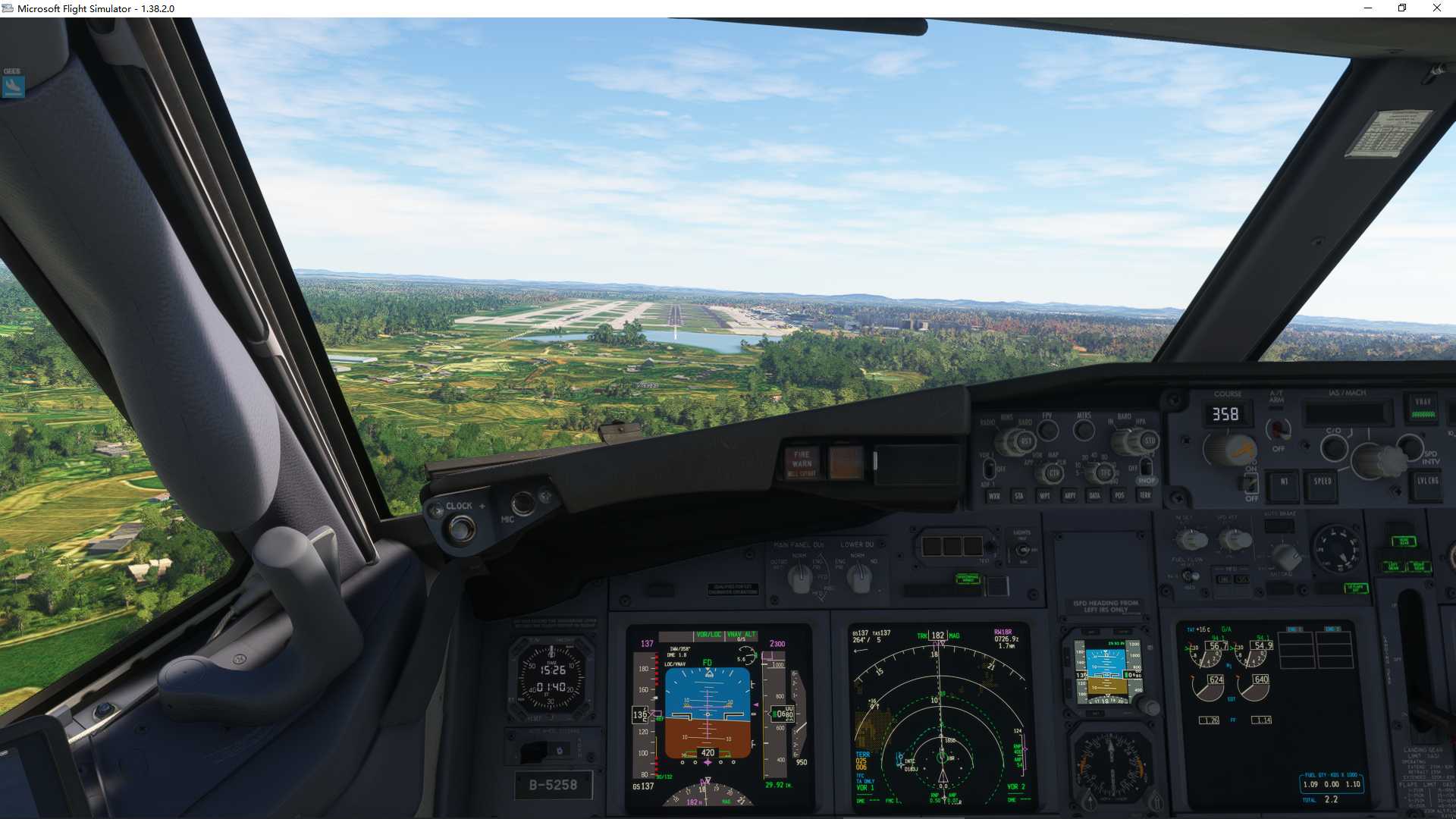1456x819 pixels.
Task: Select WXR on the EFIS control panel
Action: [x=992, y=496]
